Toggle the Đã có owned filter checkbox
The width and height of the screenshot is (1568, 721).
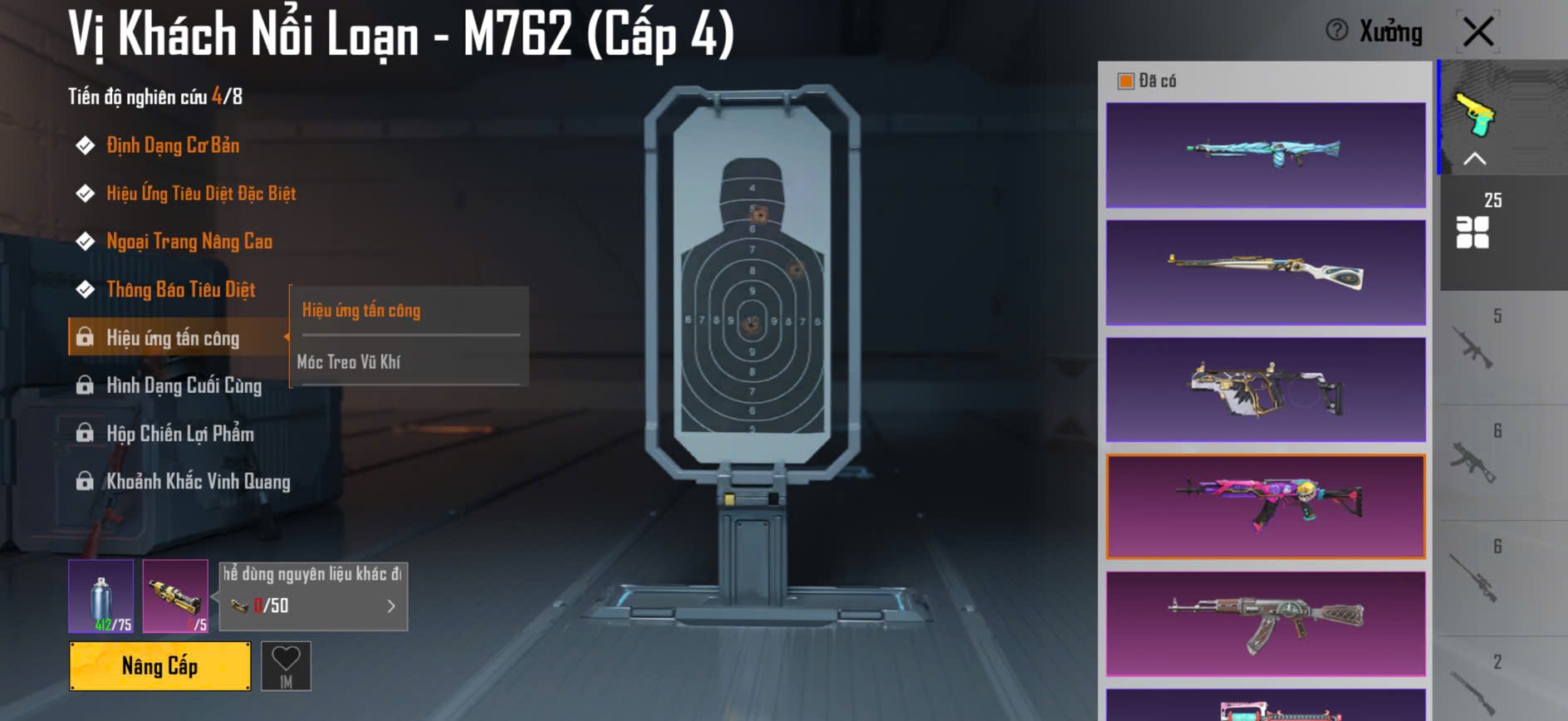click(1126, 81)
